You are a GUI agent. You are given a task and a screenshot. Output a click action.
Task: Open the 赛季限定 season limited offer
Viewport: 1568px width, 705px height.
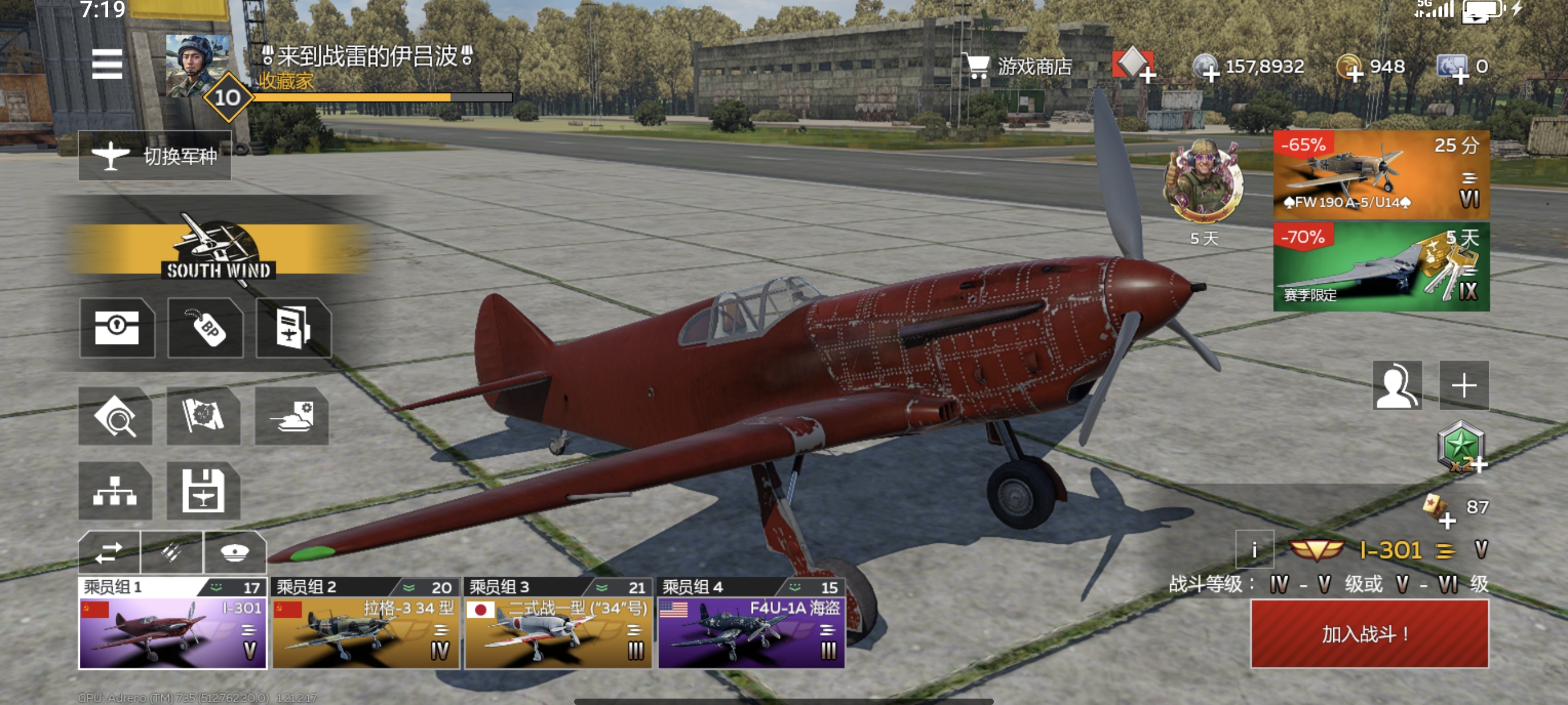[1381, 267]
